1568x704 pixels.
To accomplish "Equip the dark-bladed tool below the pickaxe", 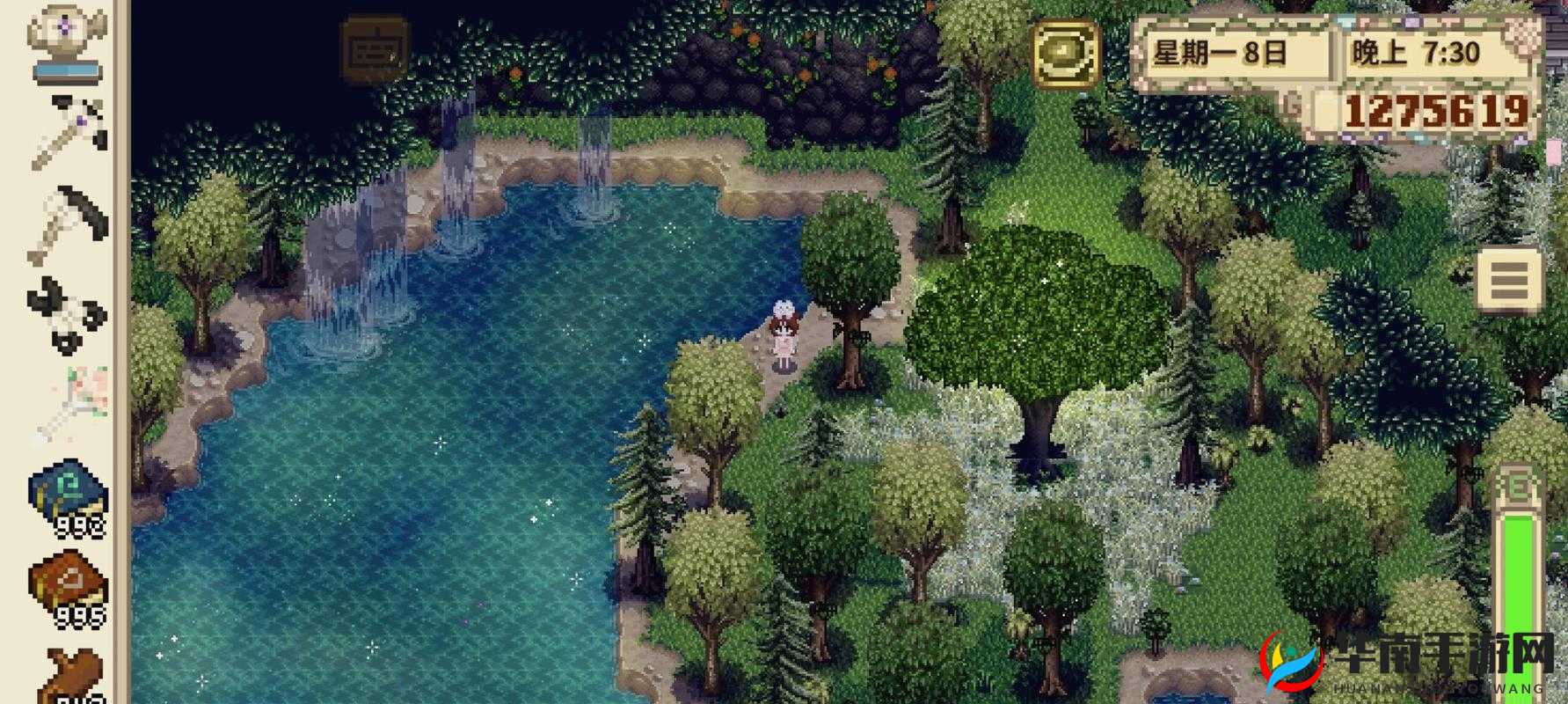I will [x=69, y=224].
